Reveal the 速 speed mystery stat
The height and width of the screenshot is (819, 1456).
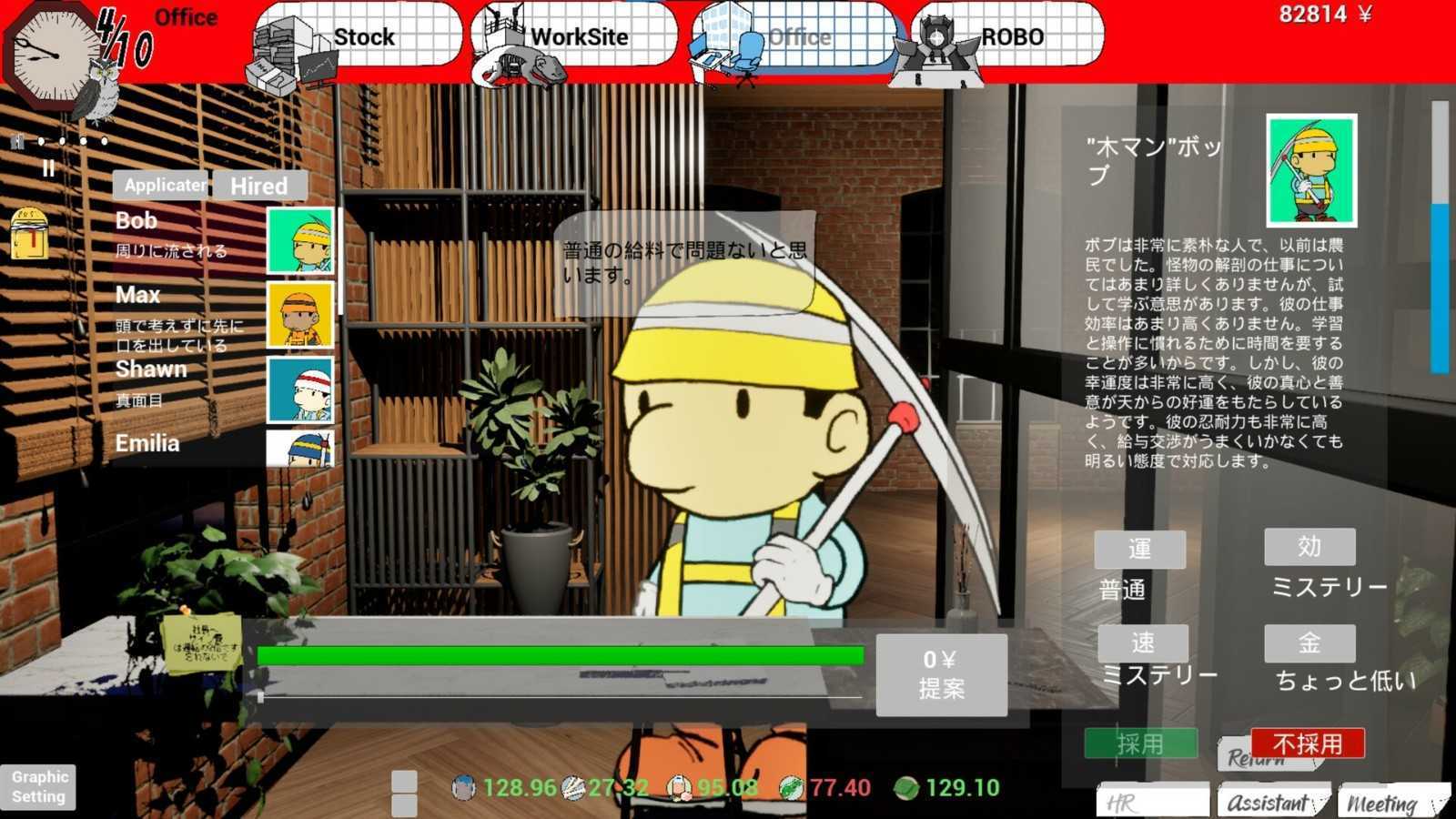pyautogui.click(x=1143, y=643)
